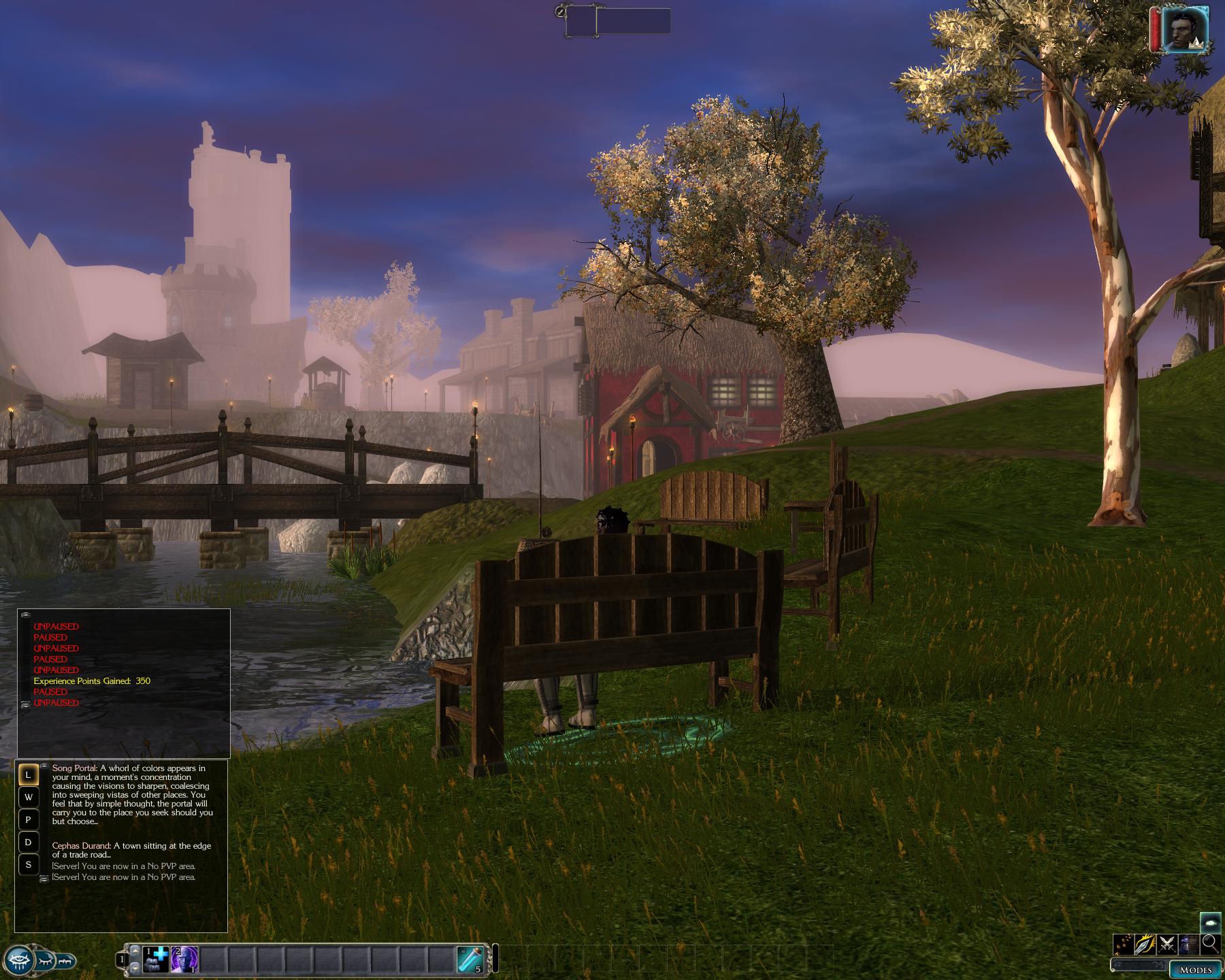Use the blue potion vial hotbar slot
Screen dimensions: 1225x980
click(471, 960)
